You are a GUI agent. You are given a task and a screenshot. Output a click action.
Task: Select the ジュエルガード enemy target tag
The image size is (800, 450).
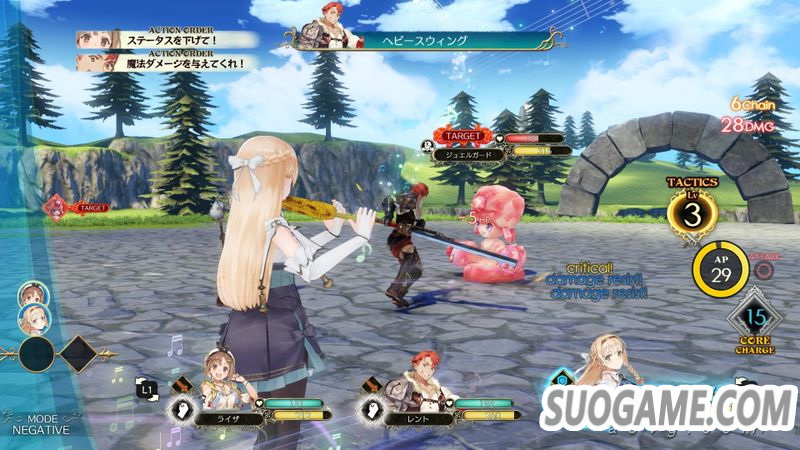click(x=467, y=153)
